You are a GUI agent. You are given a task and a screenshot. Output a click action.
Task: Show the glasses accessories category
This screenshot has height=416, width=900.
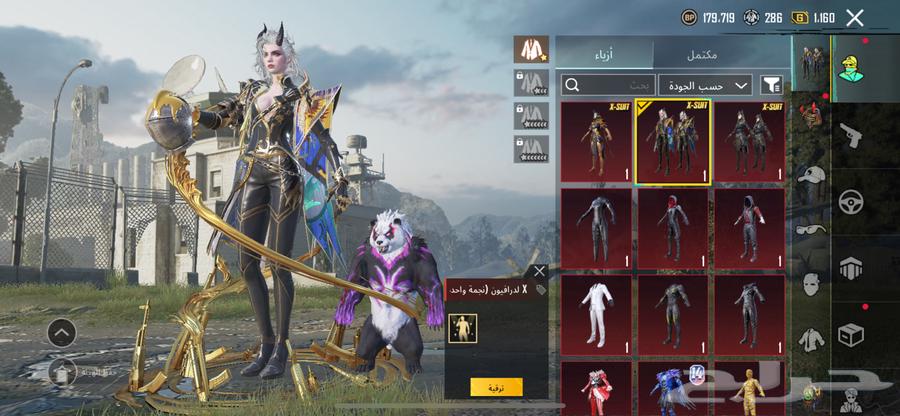pos(812,228)
